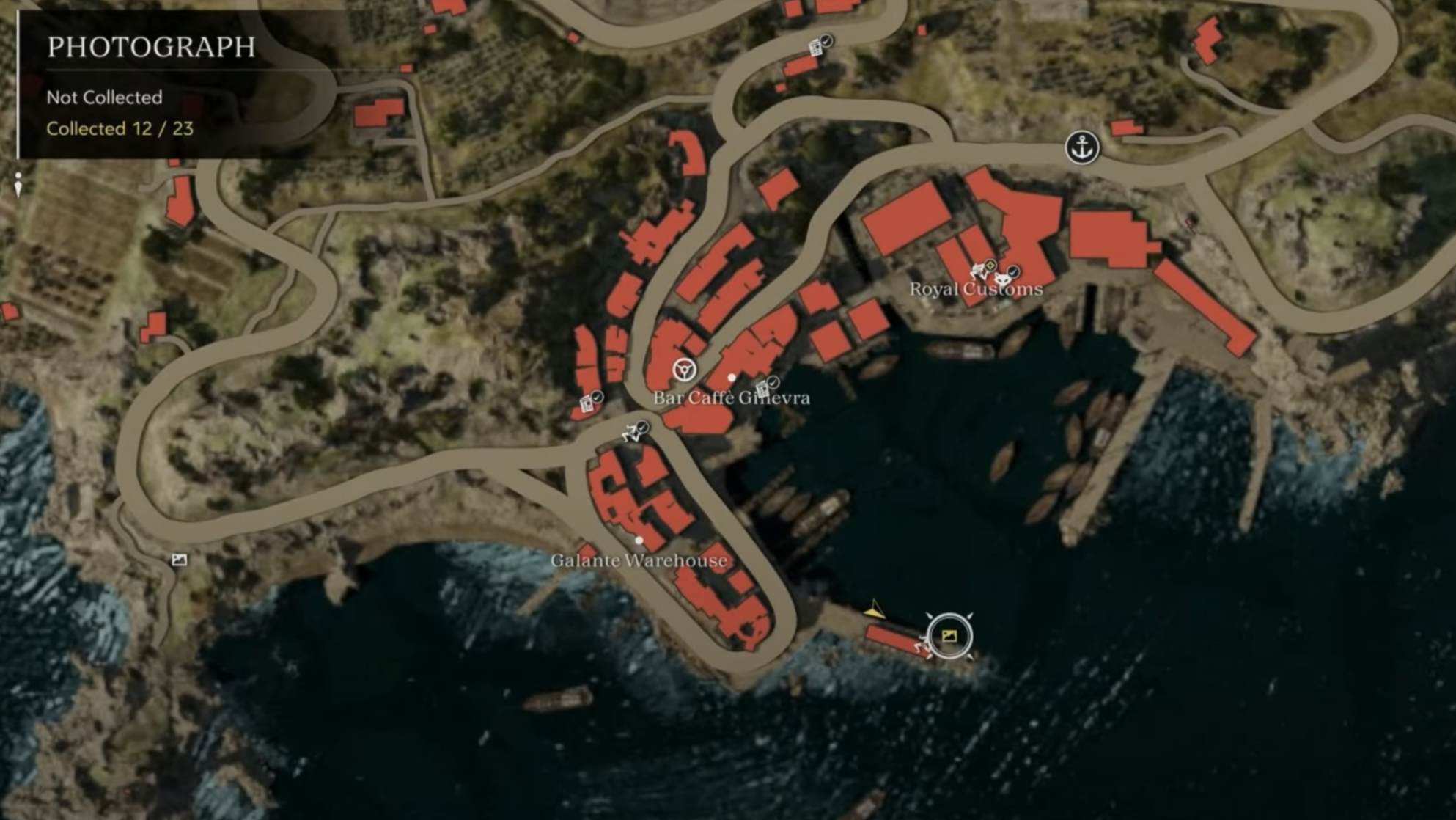Select the highlighted yellow photograph marker
Viewport: 1456px width, 820px height.
[949, 636]
